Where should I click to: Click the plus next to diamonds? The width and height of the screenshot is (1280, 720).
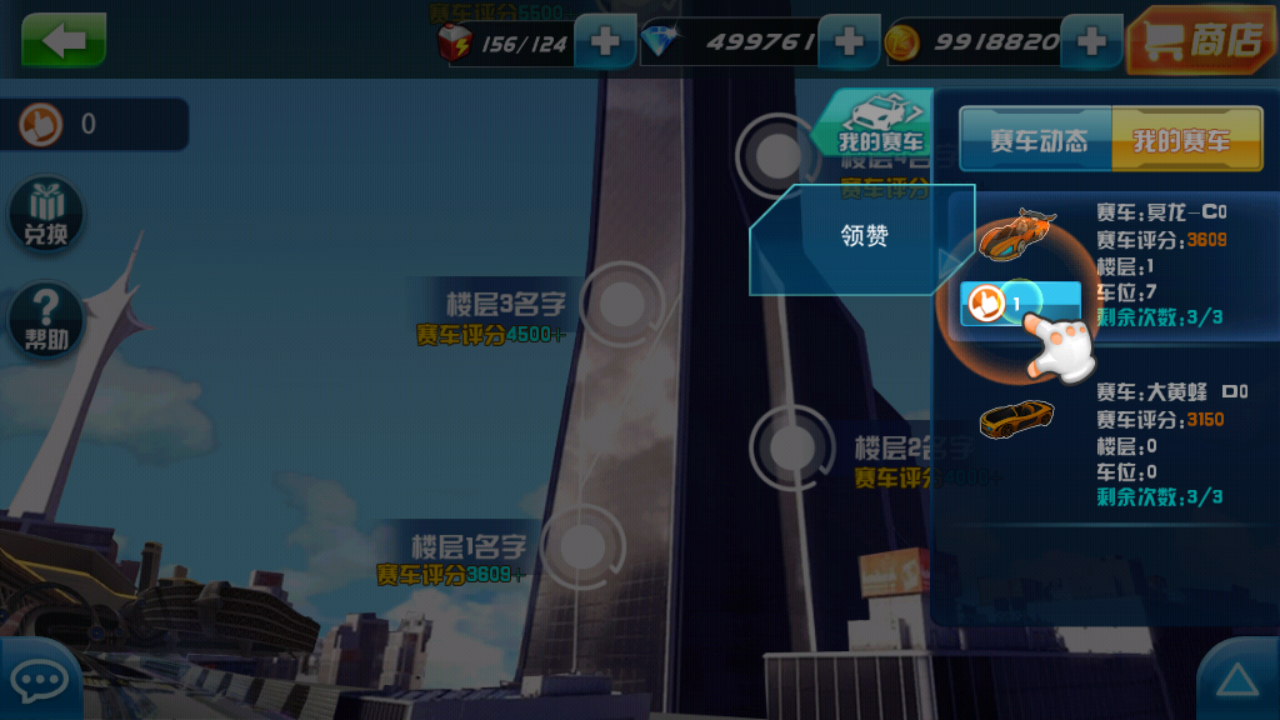click(848, 42)
